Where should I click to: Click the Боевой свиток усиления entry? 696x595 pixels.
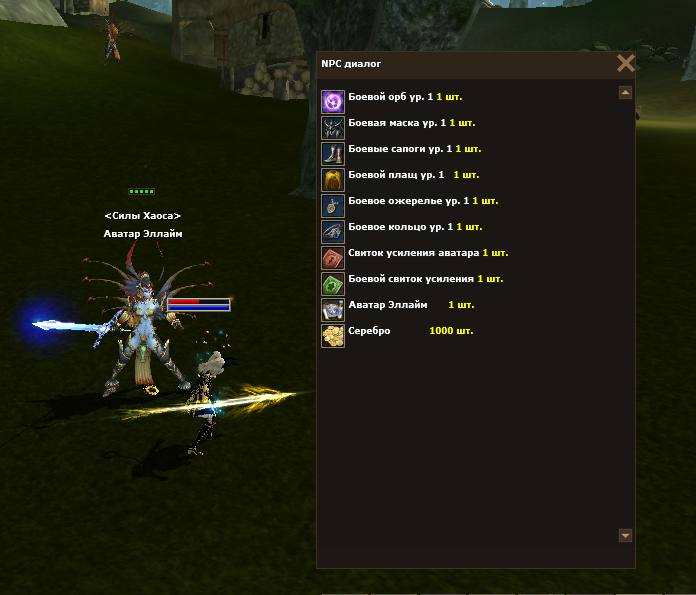click(x=410, y=280)
